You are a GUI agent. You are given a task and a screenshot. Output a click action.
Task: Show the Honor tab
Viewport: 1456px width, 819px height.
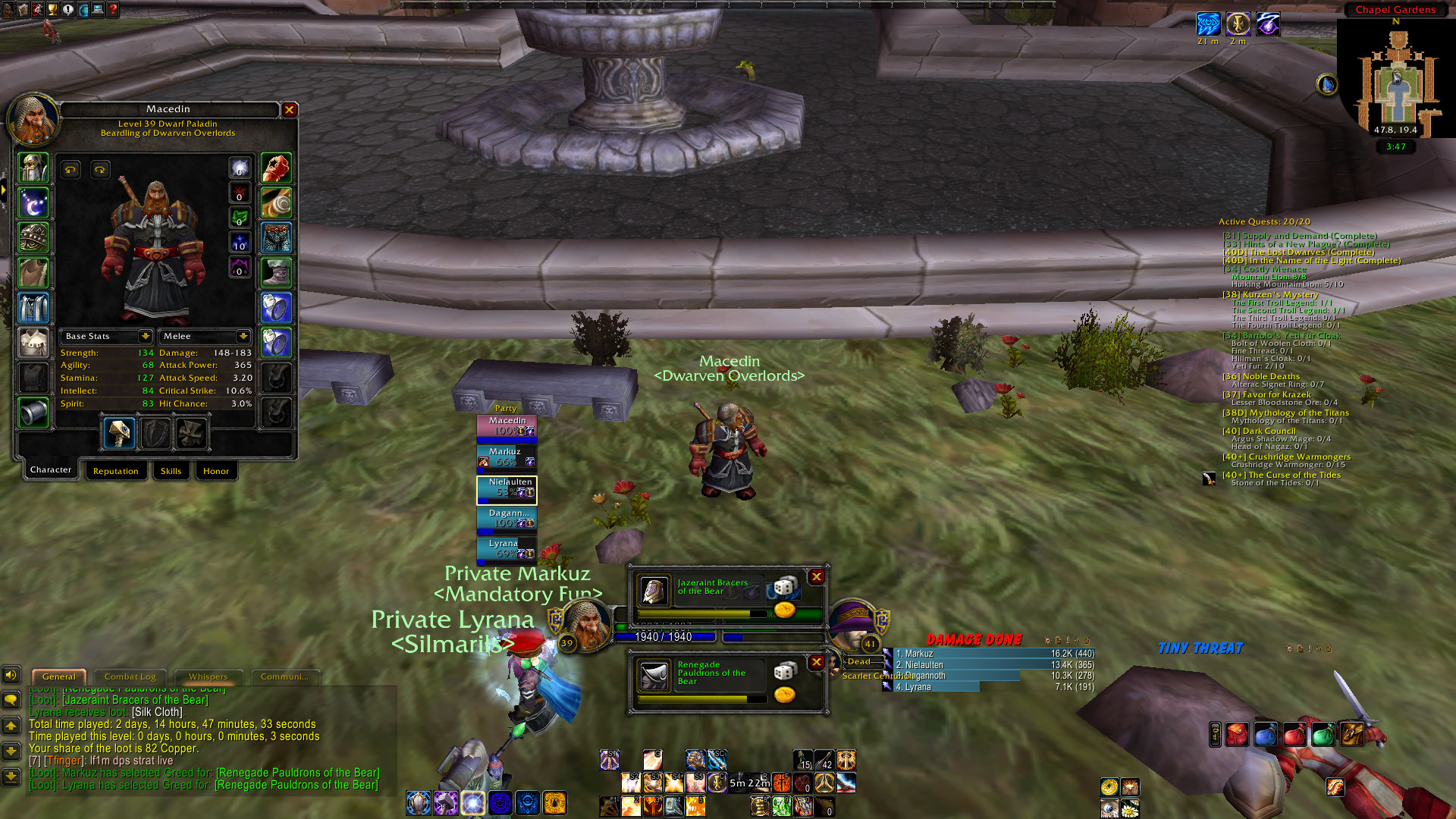pyautogui.click(x=215, y=471)
